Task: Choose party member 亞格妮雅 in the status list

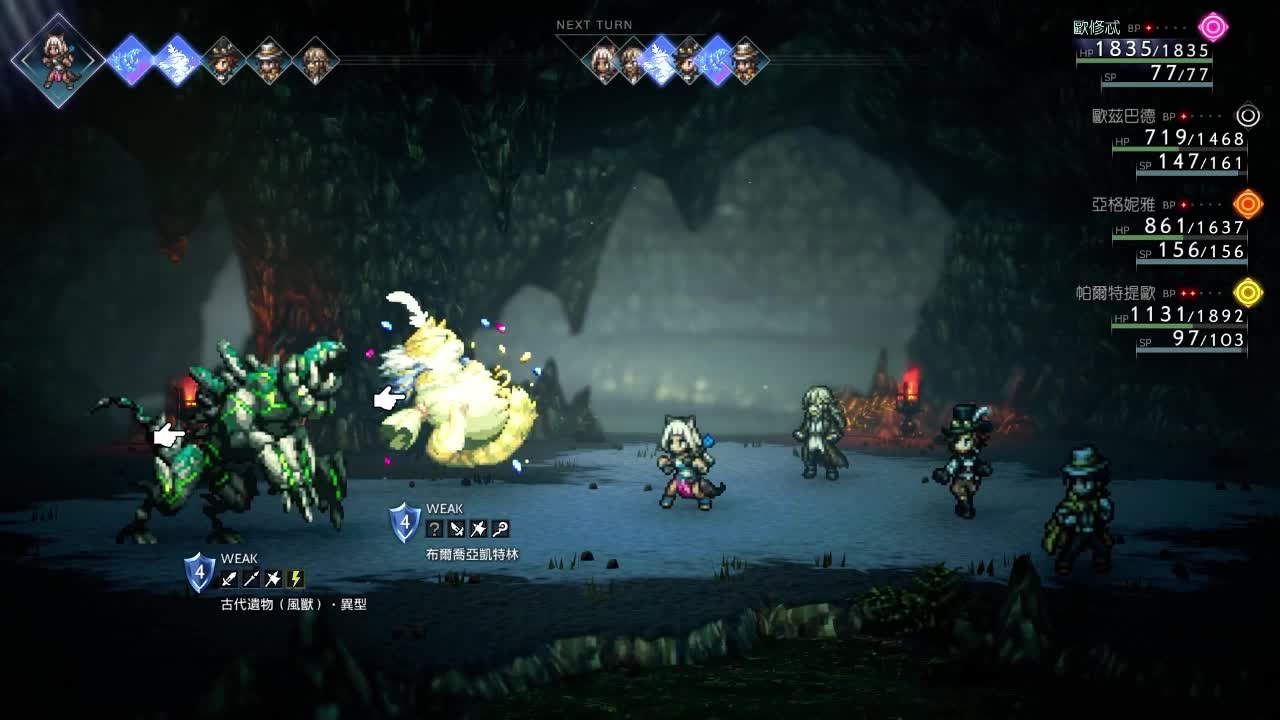Action: point(1123,205)
